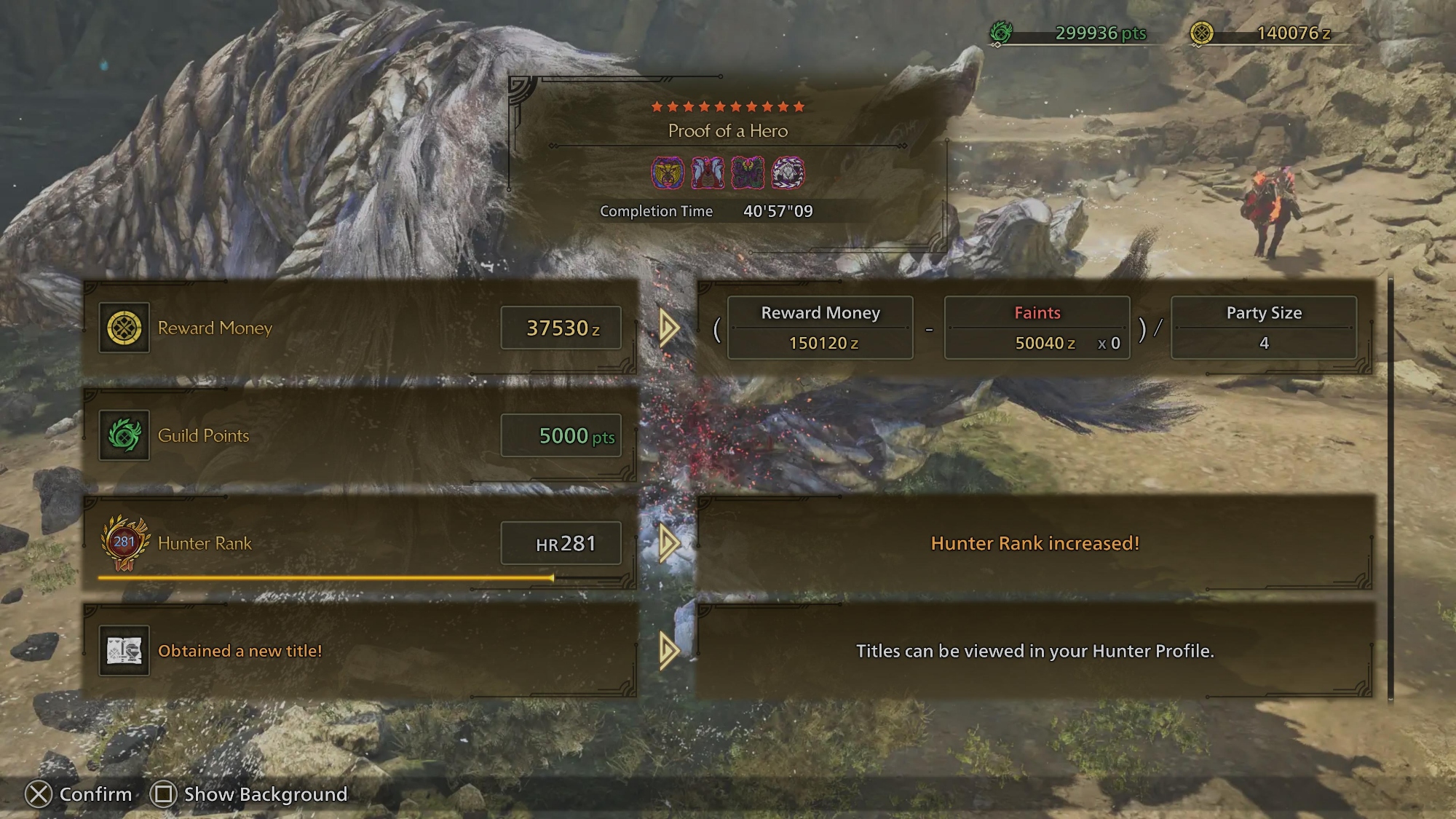Click the Faints penalty box
Screen dimensions: 1456x819
click(1037, 328)
